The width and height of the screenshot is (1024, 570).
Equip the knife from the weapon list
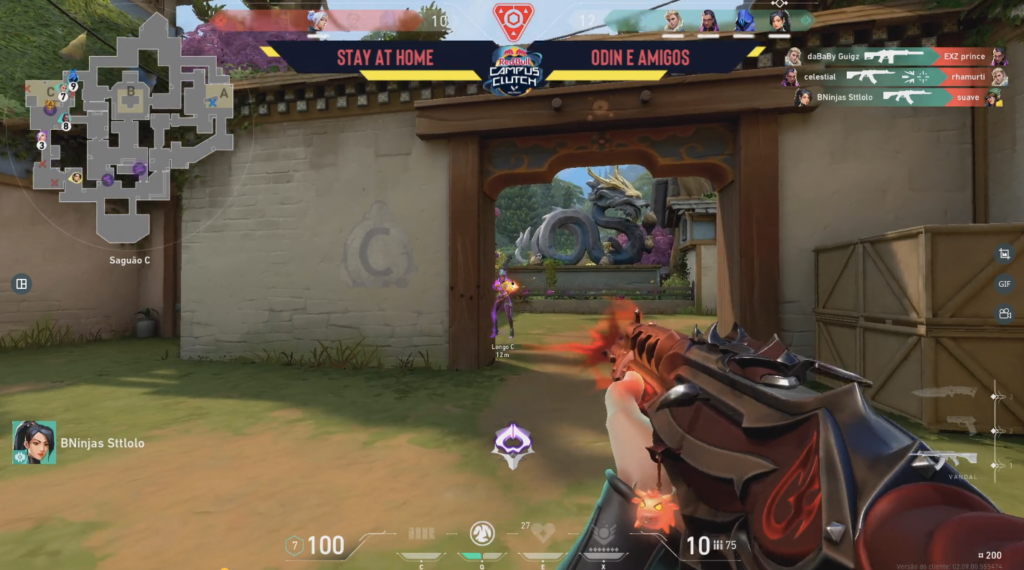[x=945, y=392]
